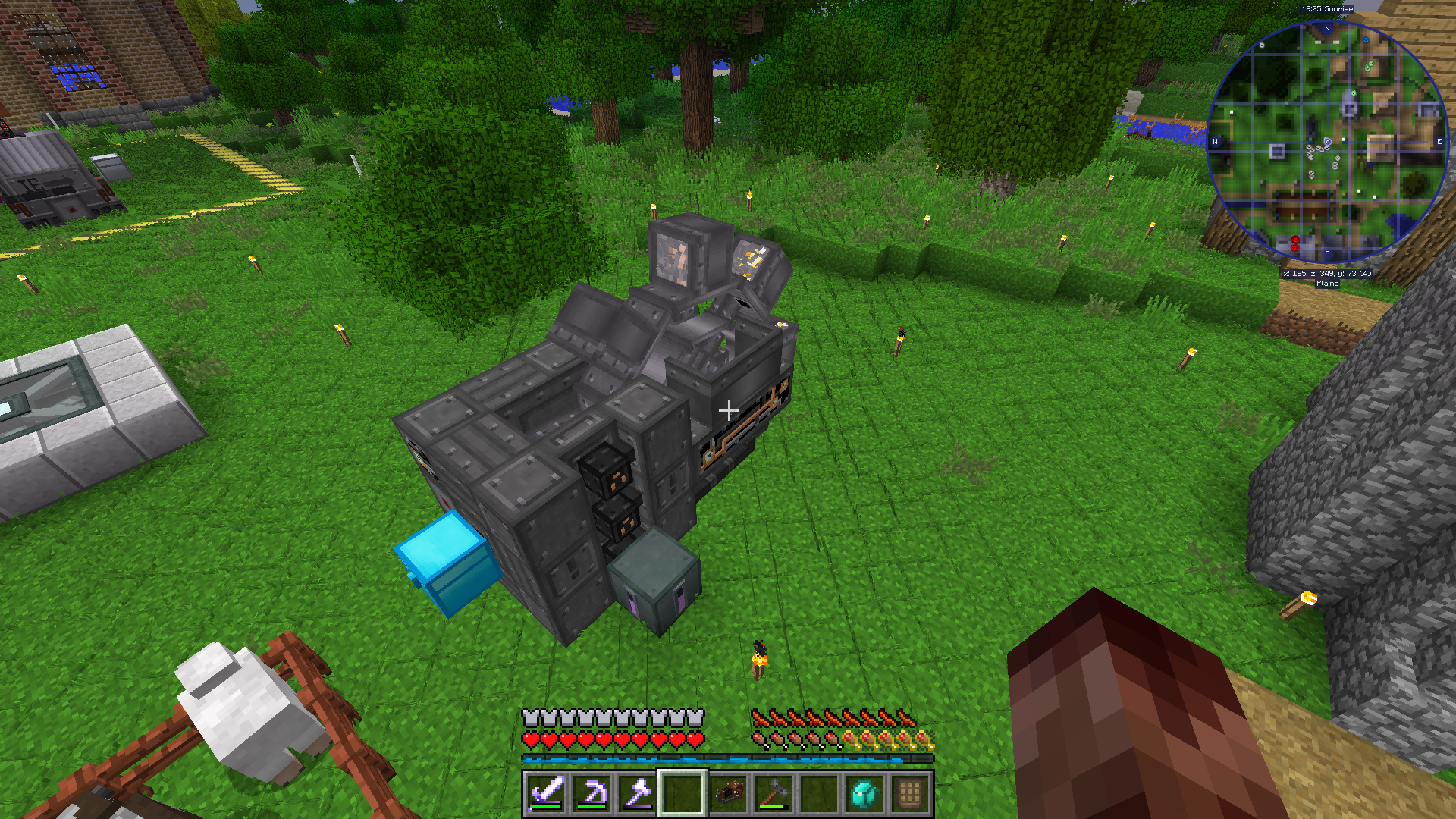The image size is (1456, 819).
Task: Select the enchanted sword hotbar slot
Action: tap(546, 793)
